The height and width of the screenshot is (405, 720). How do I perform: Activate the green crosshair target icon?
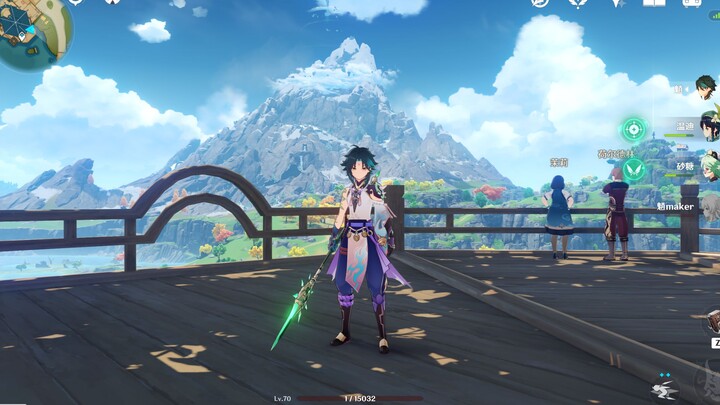633,129
